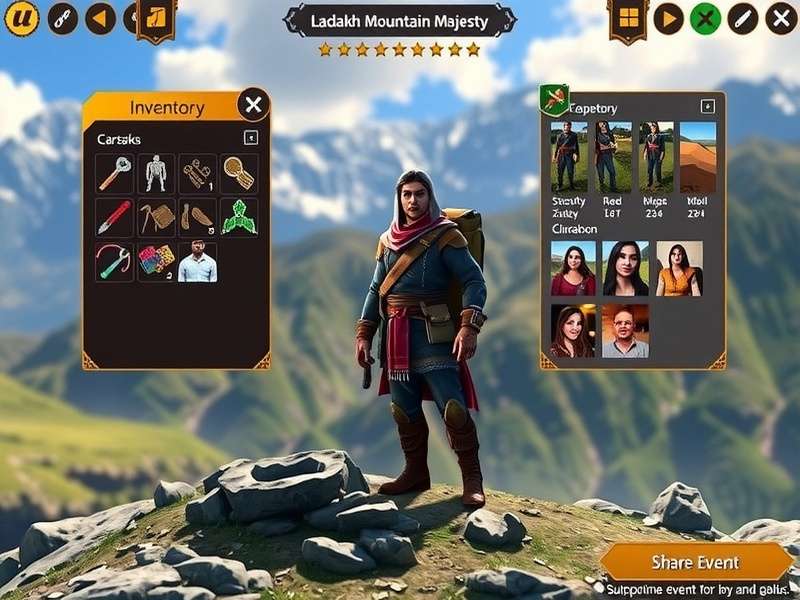
Task: Select the man in white shirt item
Action: (x=197, y=261)
